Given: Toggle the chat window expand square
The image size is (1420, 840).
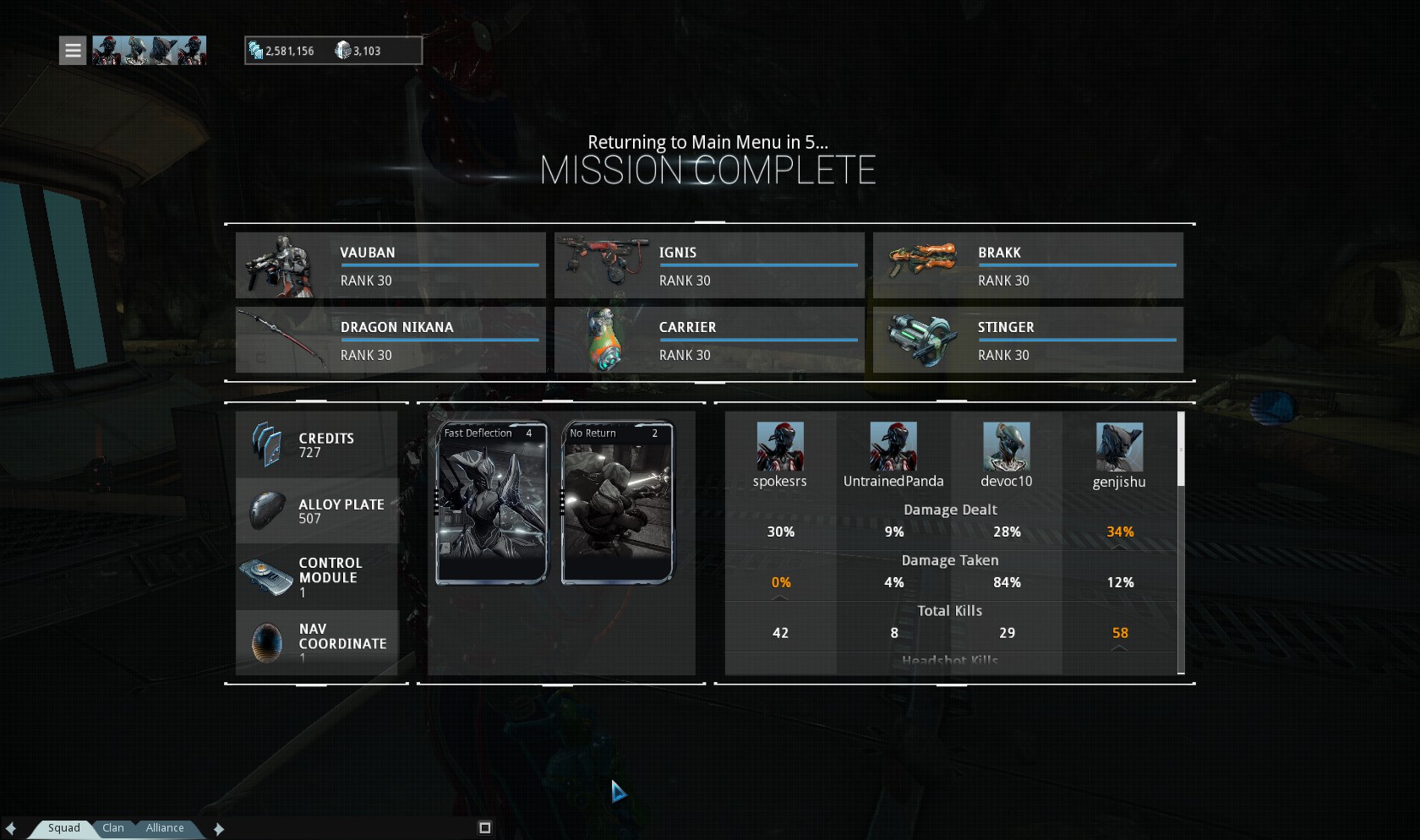Looking at the screenshot, I should pos(484,828).
